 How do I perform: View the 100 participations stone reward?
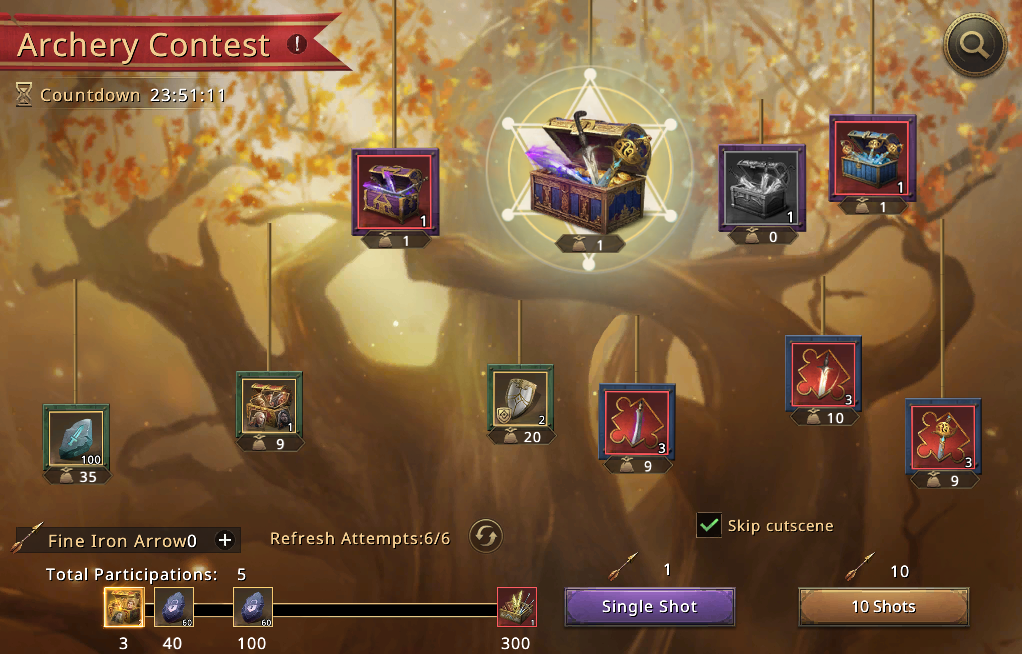pyautogui.click(x=253, y=607)
